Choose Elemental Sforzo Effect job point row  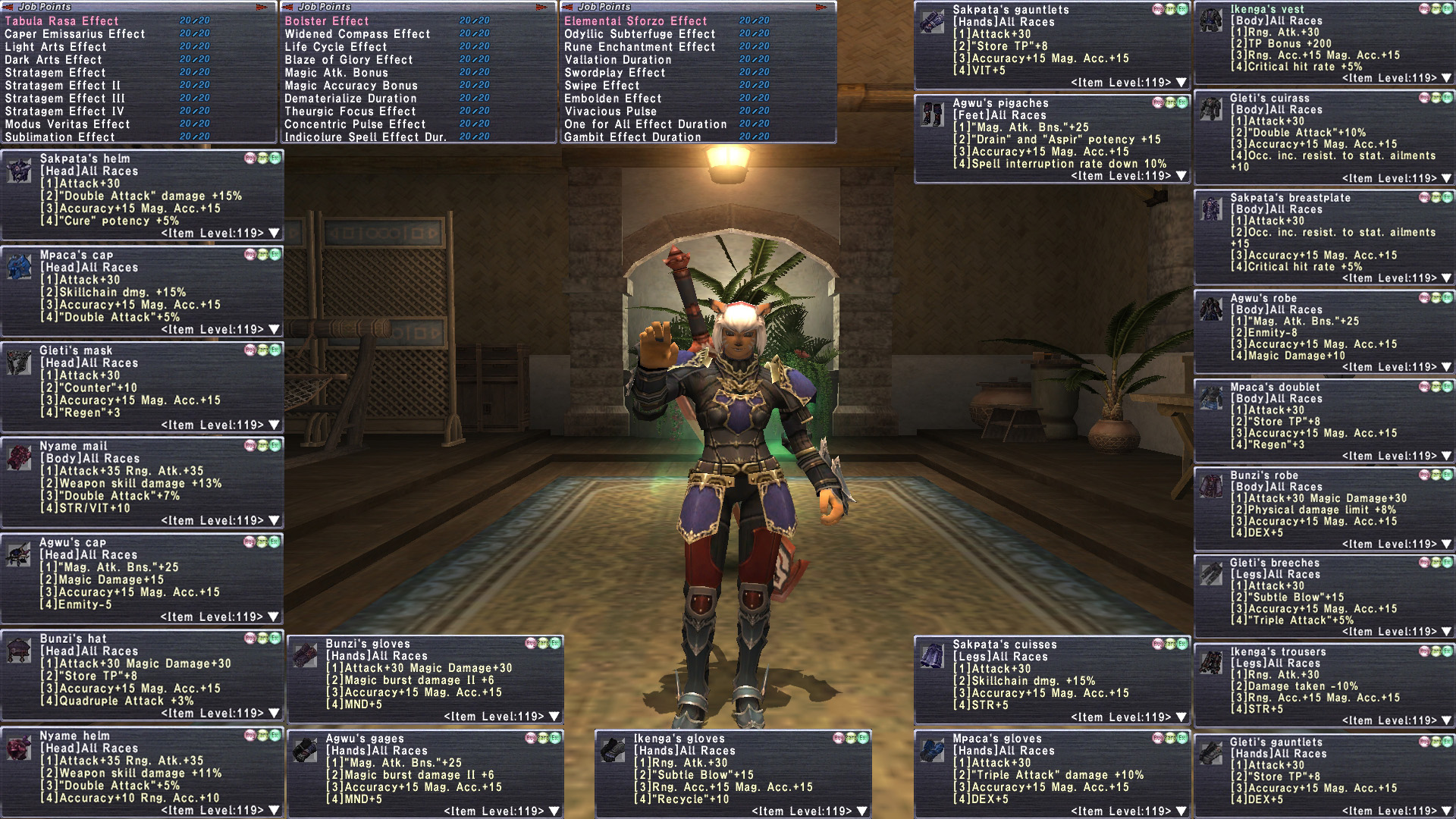635,21
